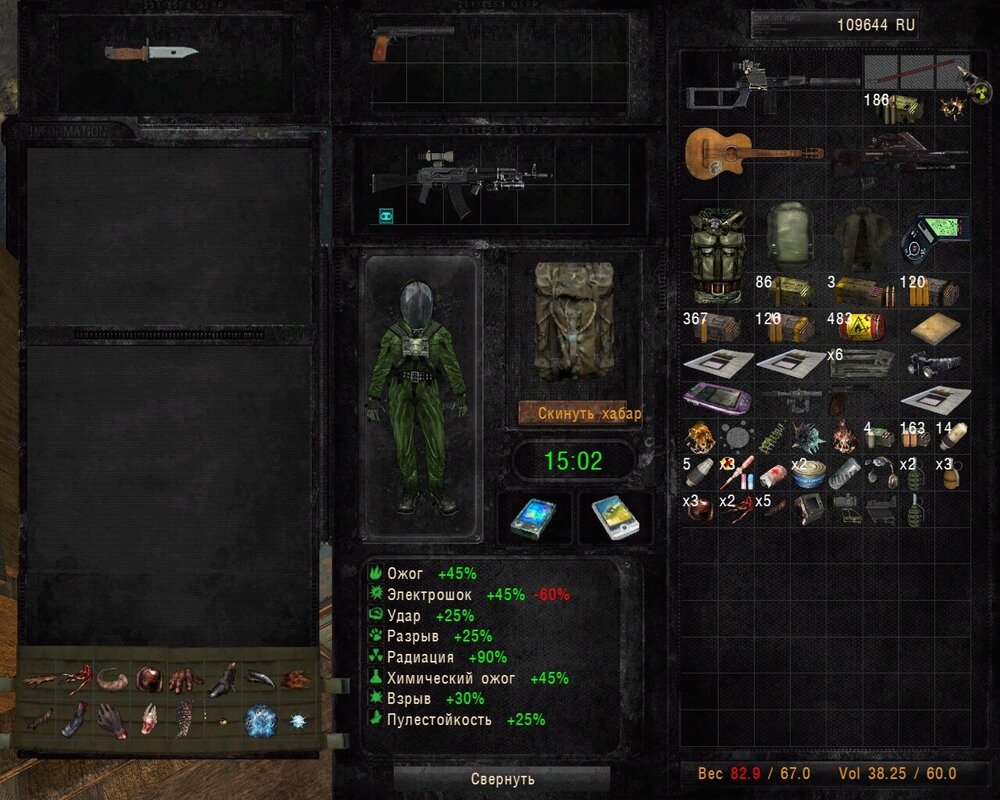Choose the large blue glowing orb artifact

pos(261,720)
